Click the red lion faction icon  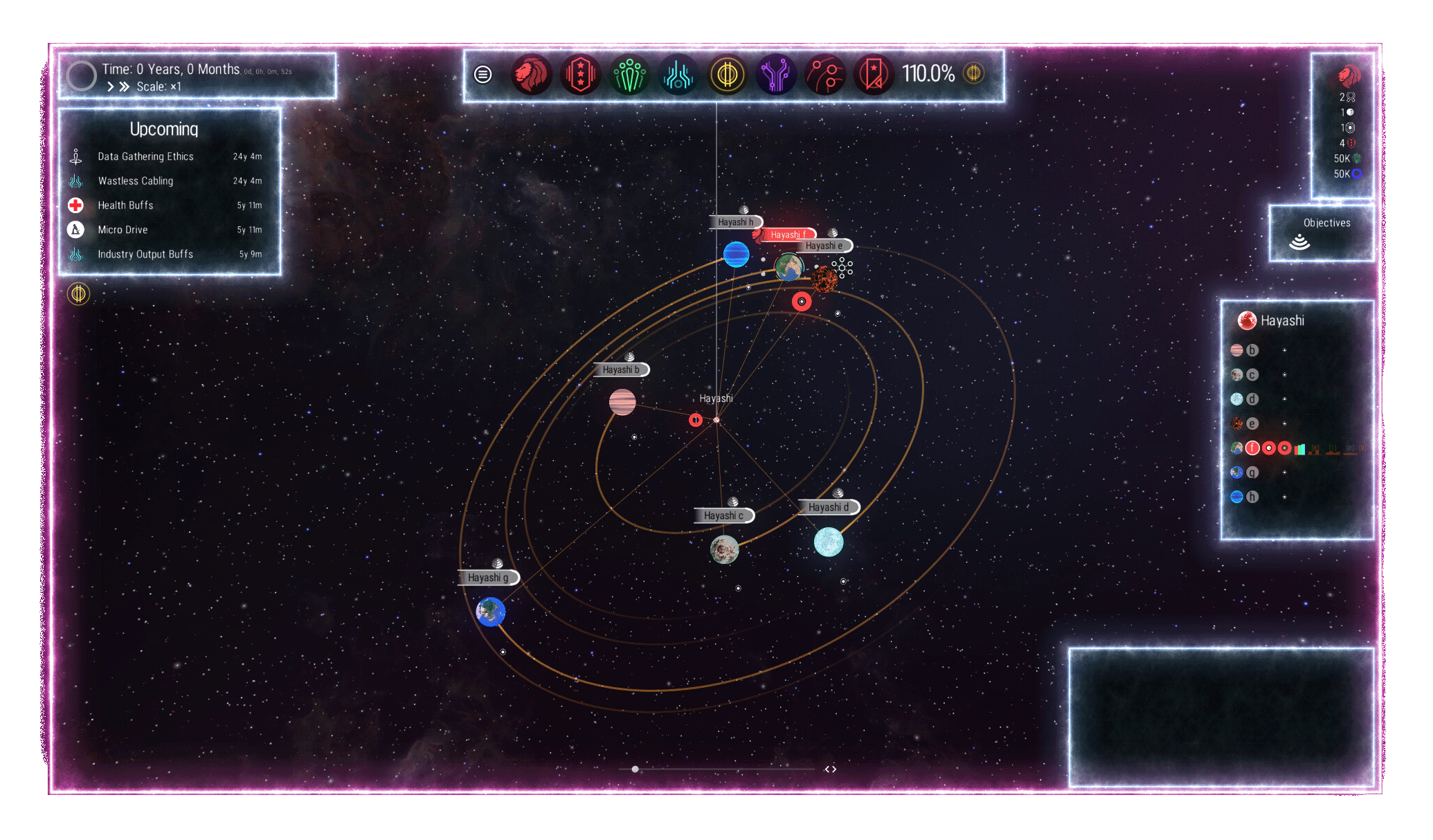(532, 74)
